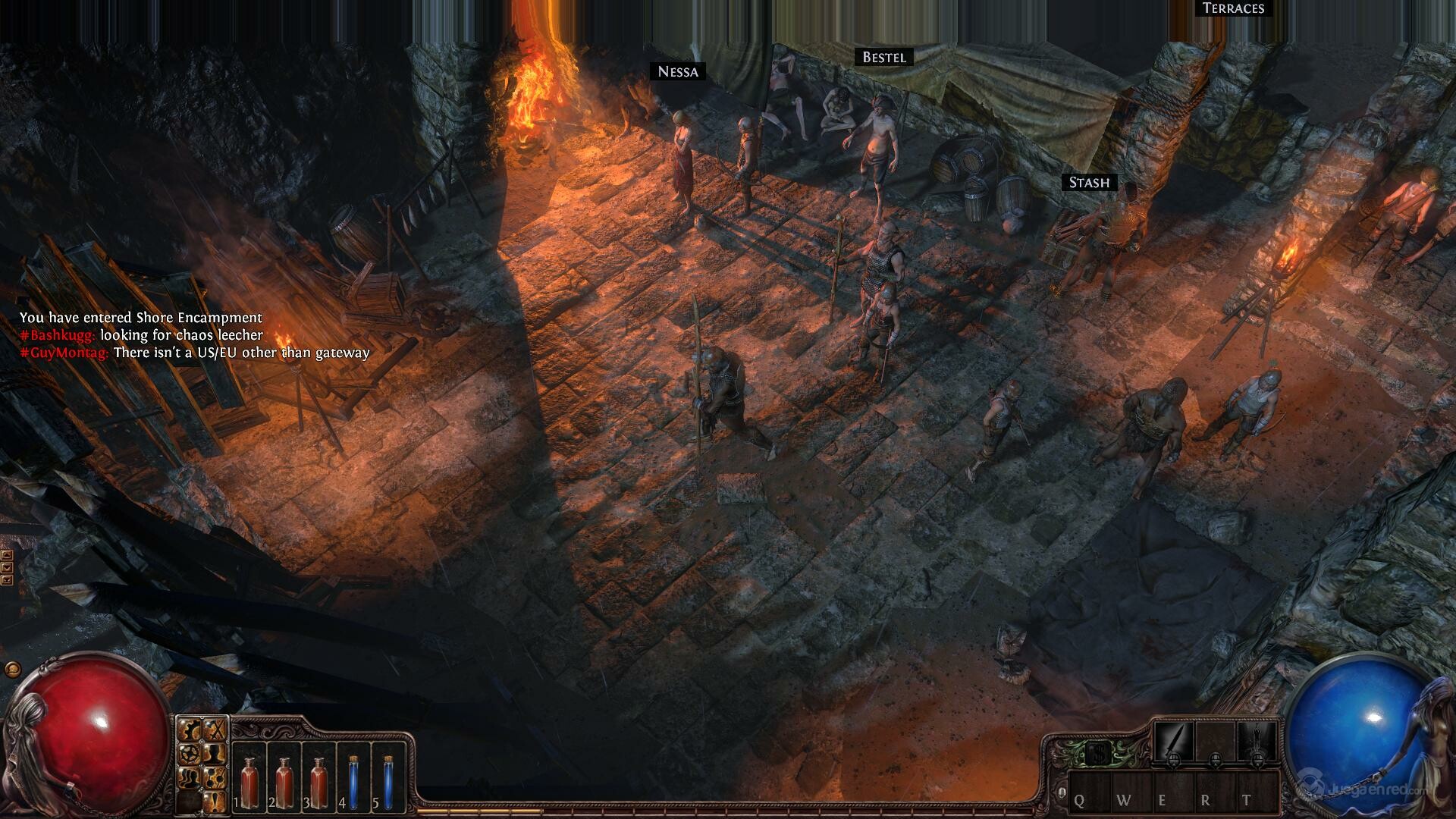Open the single character silhouette panel
Viewport: 1456px width, 819px height.
215,754
